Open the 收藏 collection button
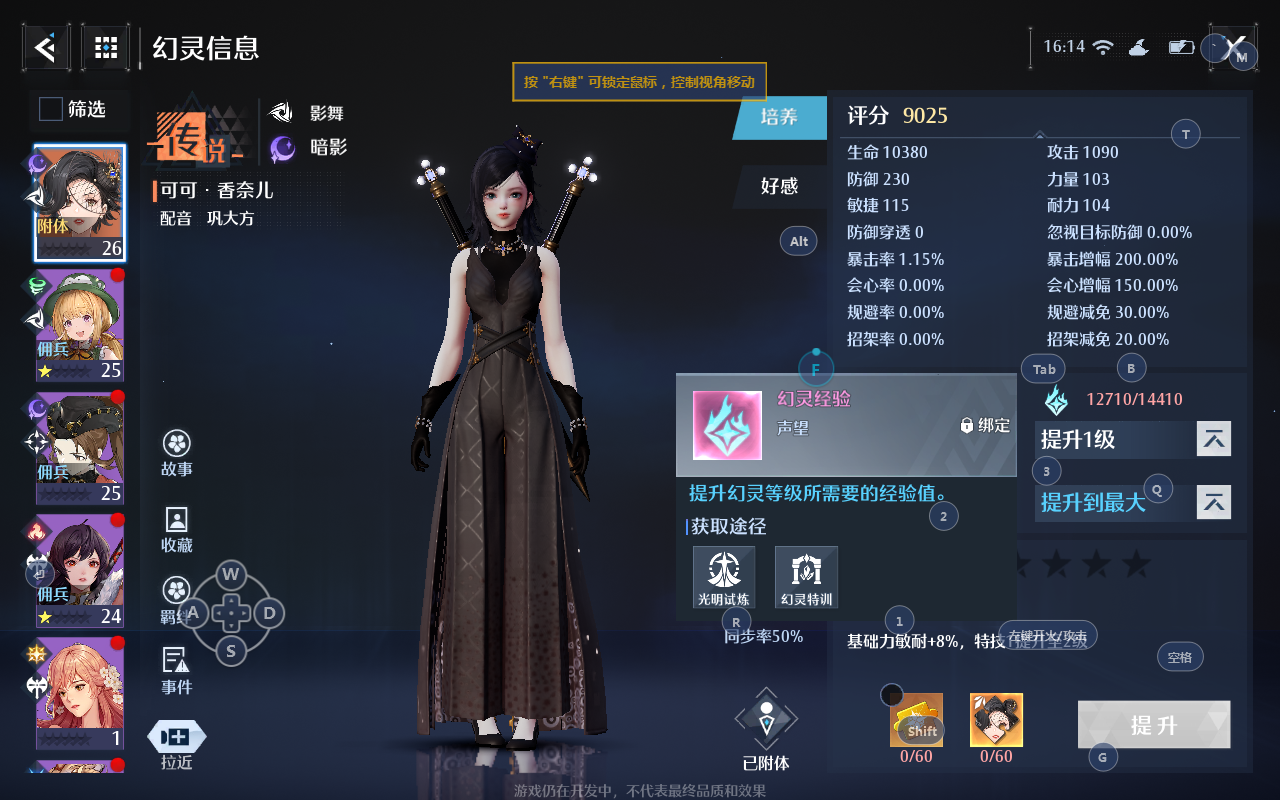The height and width of the screenshot is (800, 1280). tap(177, 530)
